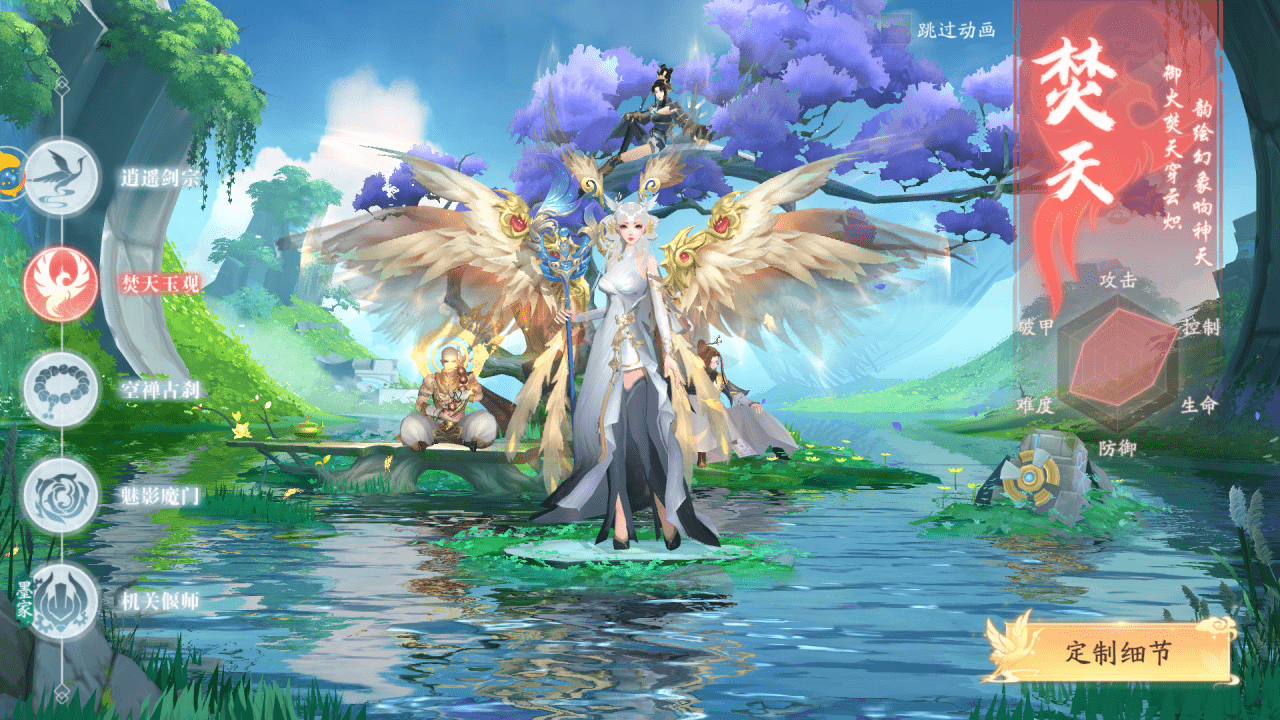Select the 逍遥剑宗 crane class icon

(x=61, y=177)
